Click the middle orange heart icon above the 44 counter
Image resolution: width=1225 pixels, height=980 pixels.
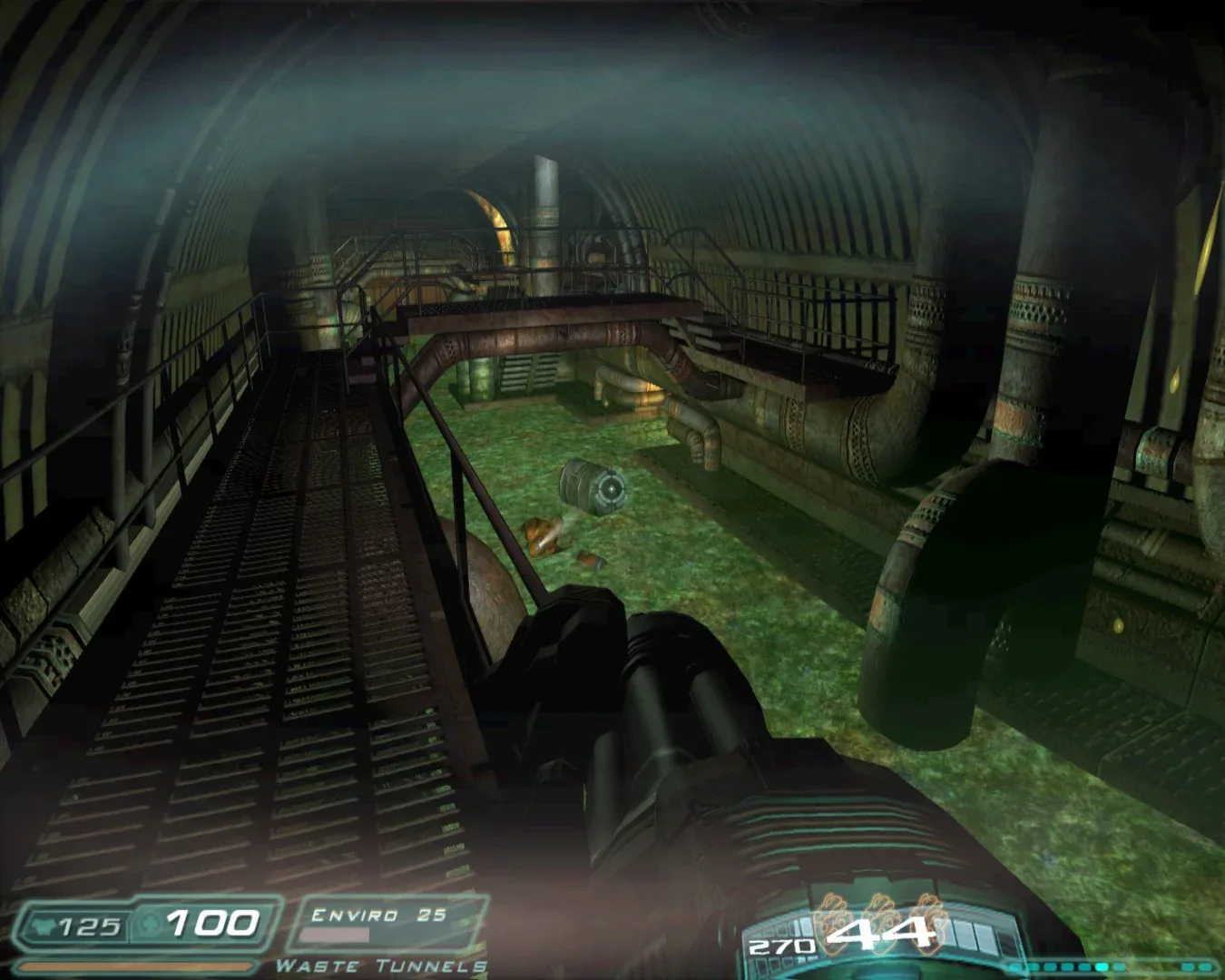click(x=881, y=919)
